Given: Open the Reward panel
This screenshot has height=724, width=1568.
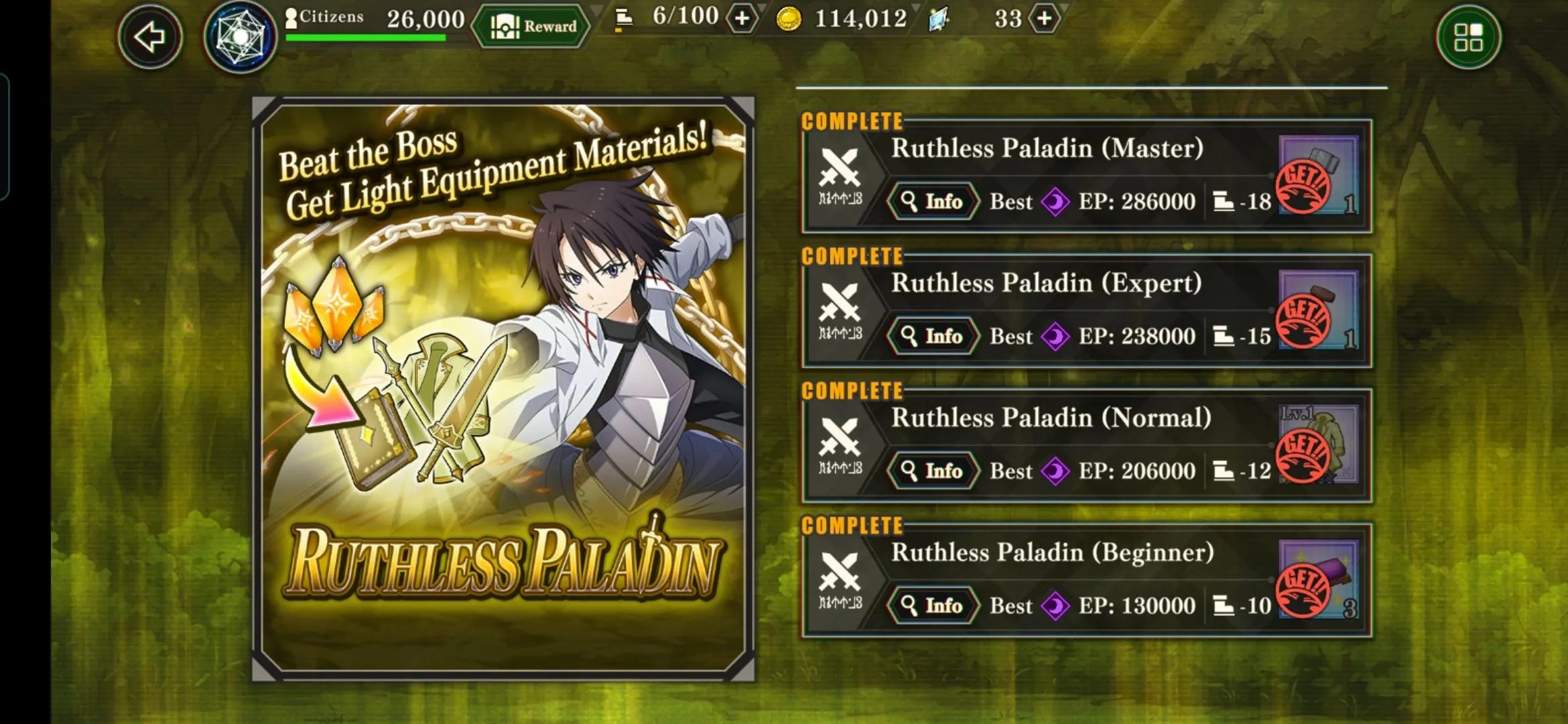Looking at the screenshot, I should [532, 27].
